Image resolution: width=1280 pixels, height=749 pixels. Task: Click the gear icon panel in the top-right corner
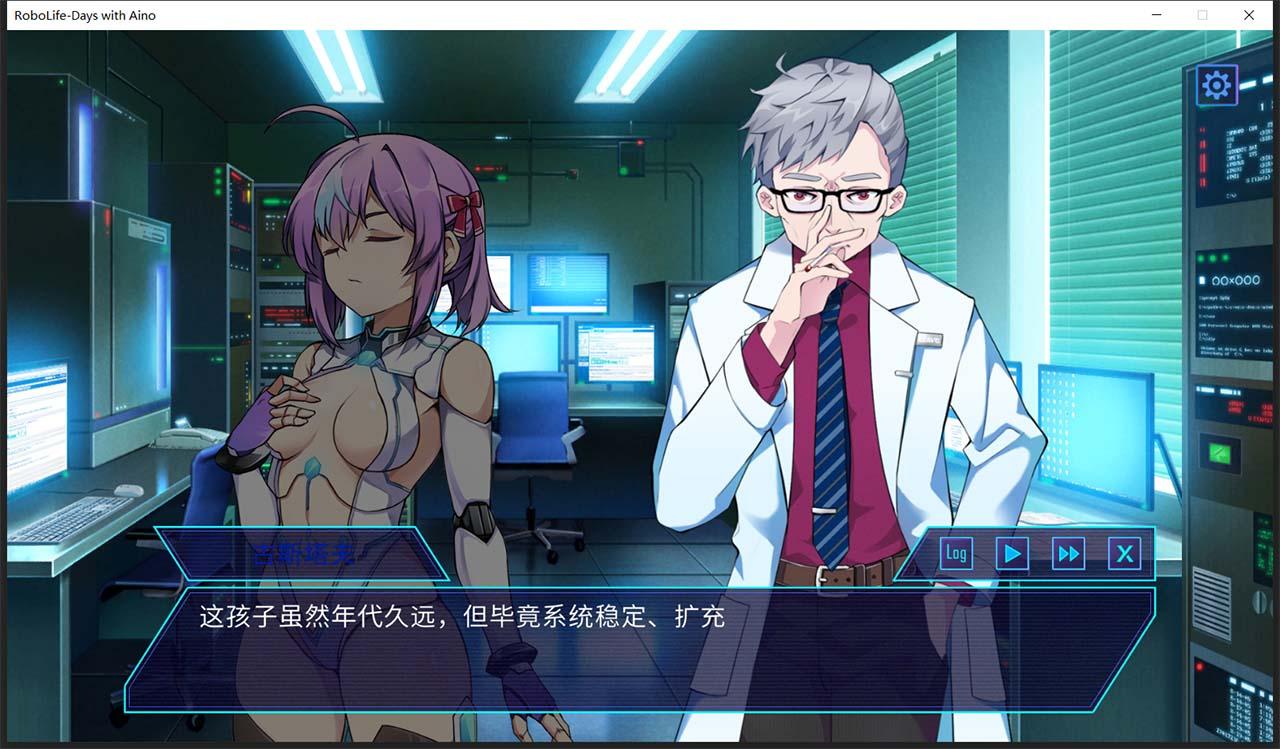[1214, 84]
